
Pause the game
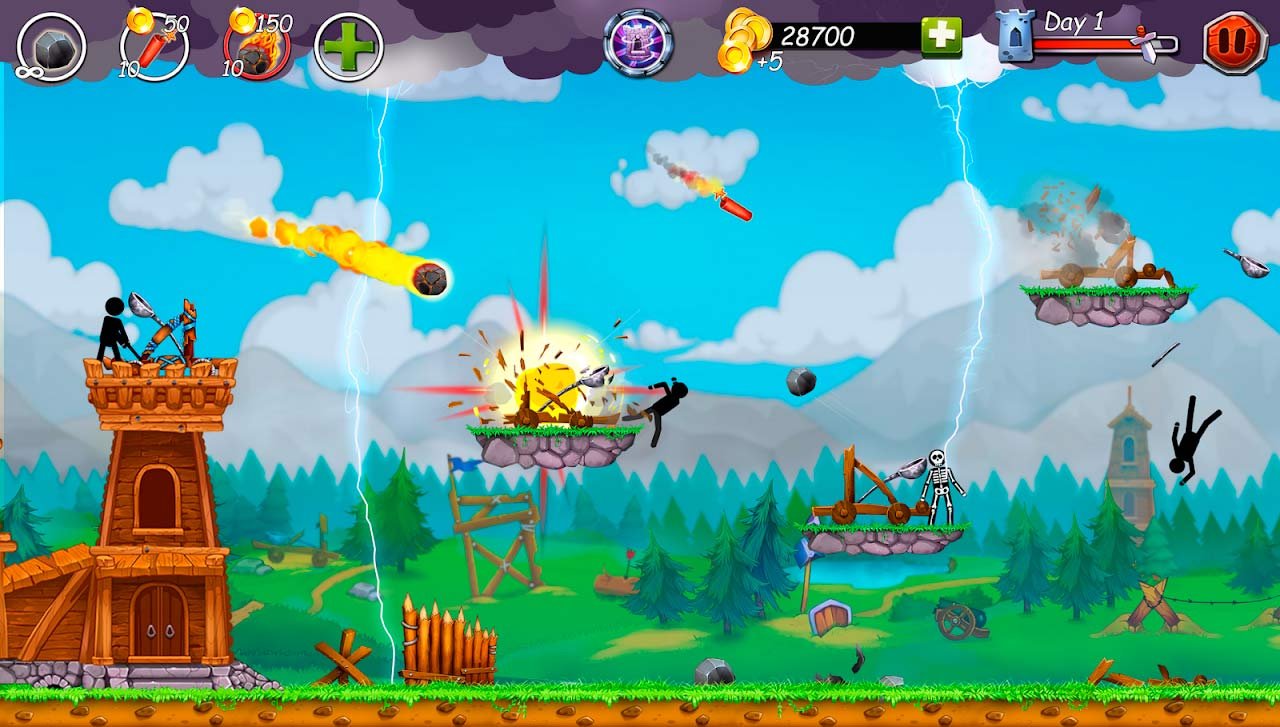tap(1235, 43)
